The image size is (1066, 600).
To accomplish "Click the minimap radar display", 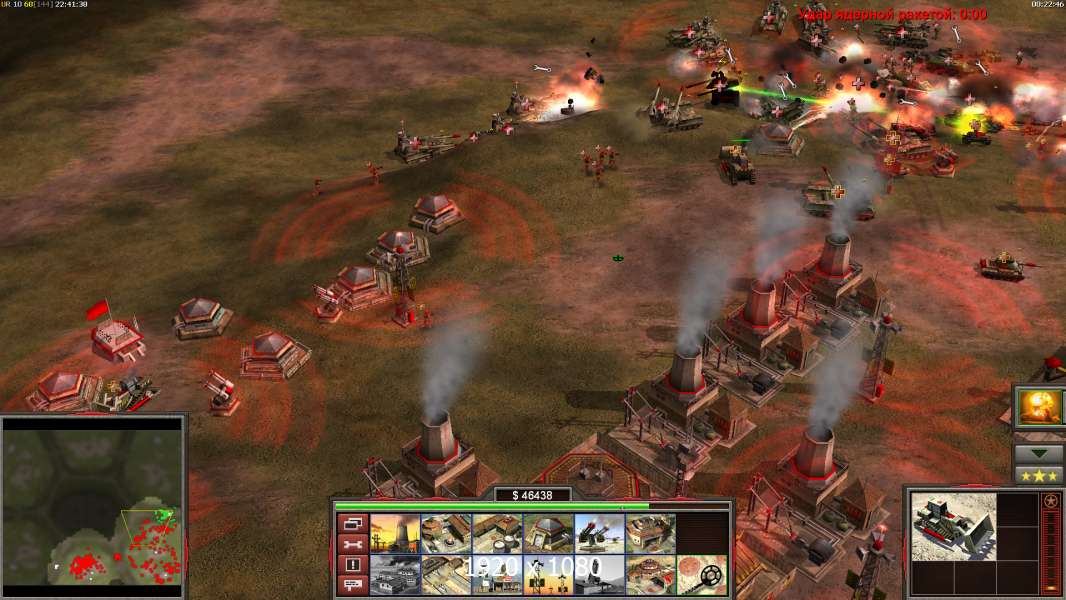I will pyautogui.click(x=94, y=501).
